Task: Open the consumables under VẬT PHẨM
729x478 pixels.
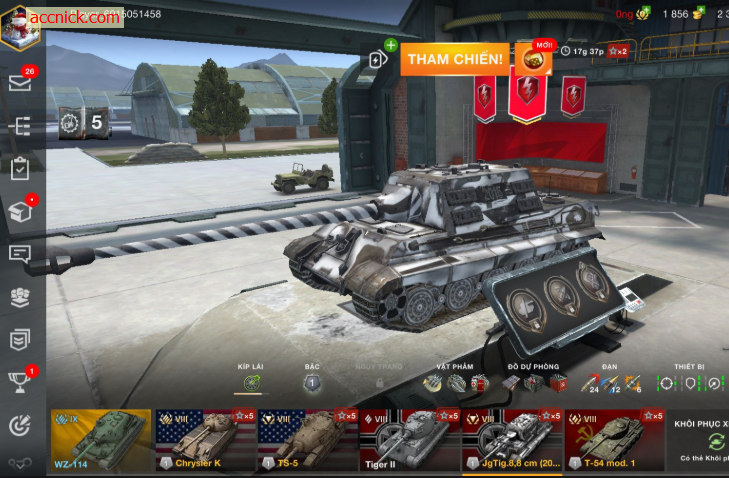Action: point(455,383)
